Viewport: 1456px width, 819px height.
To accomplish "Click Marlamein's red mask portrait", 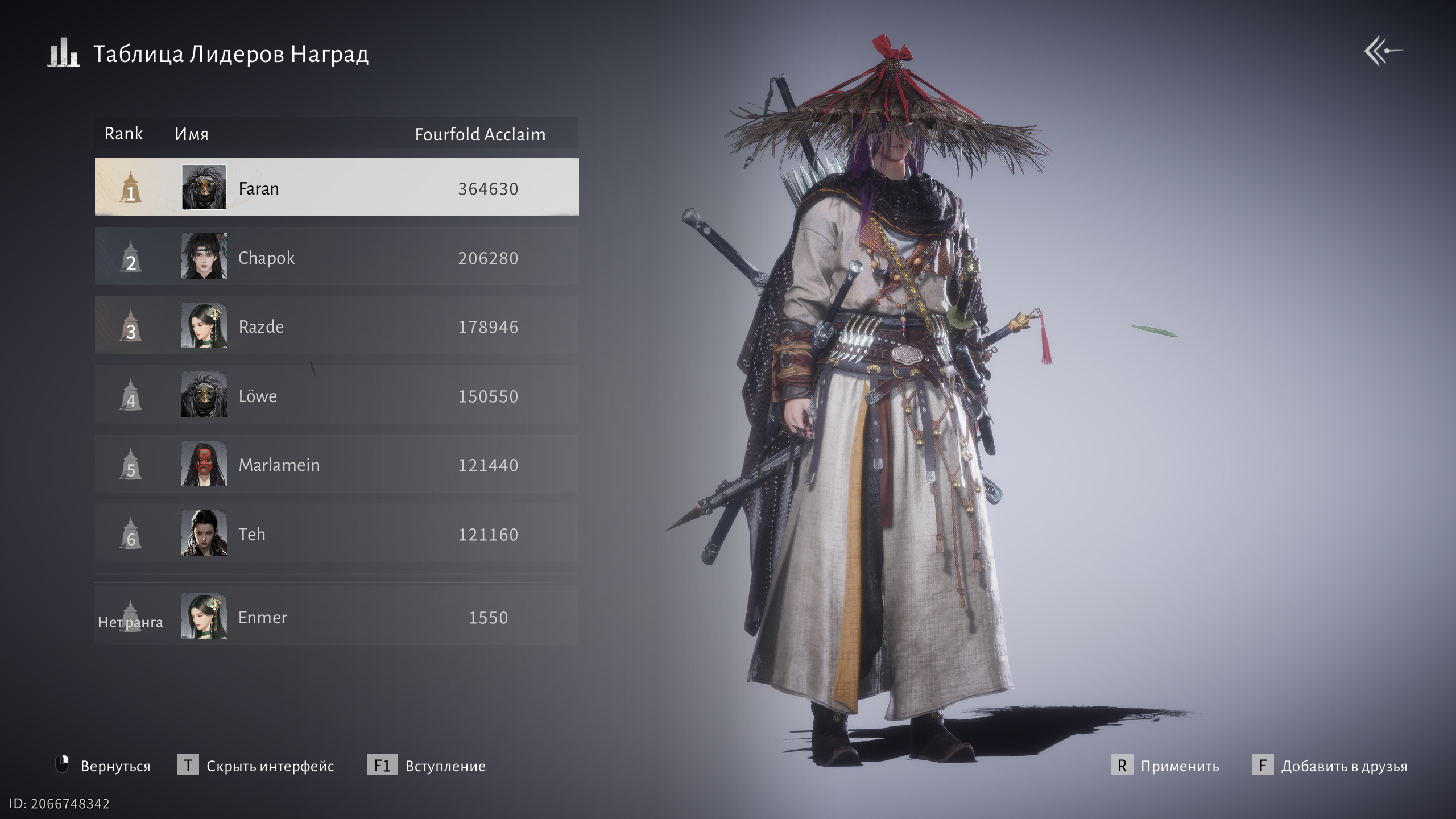I will [x=204, y=464].
